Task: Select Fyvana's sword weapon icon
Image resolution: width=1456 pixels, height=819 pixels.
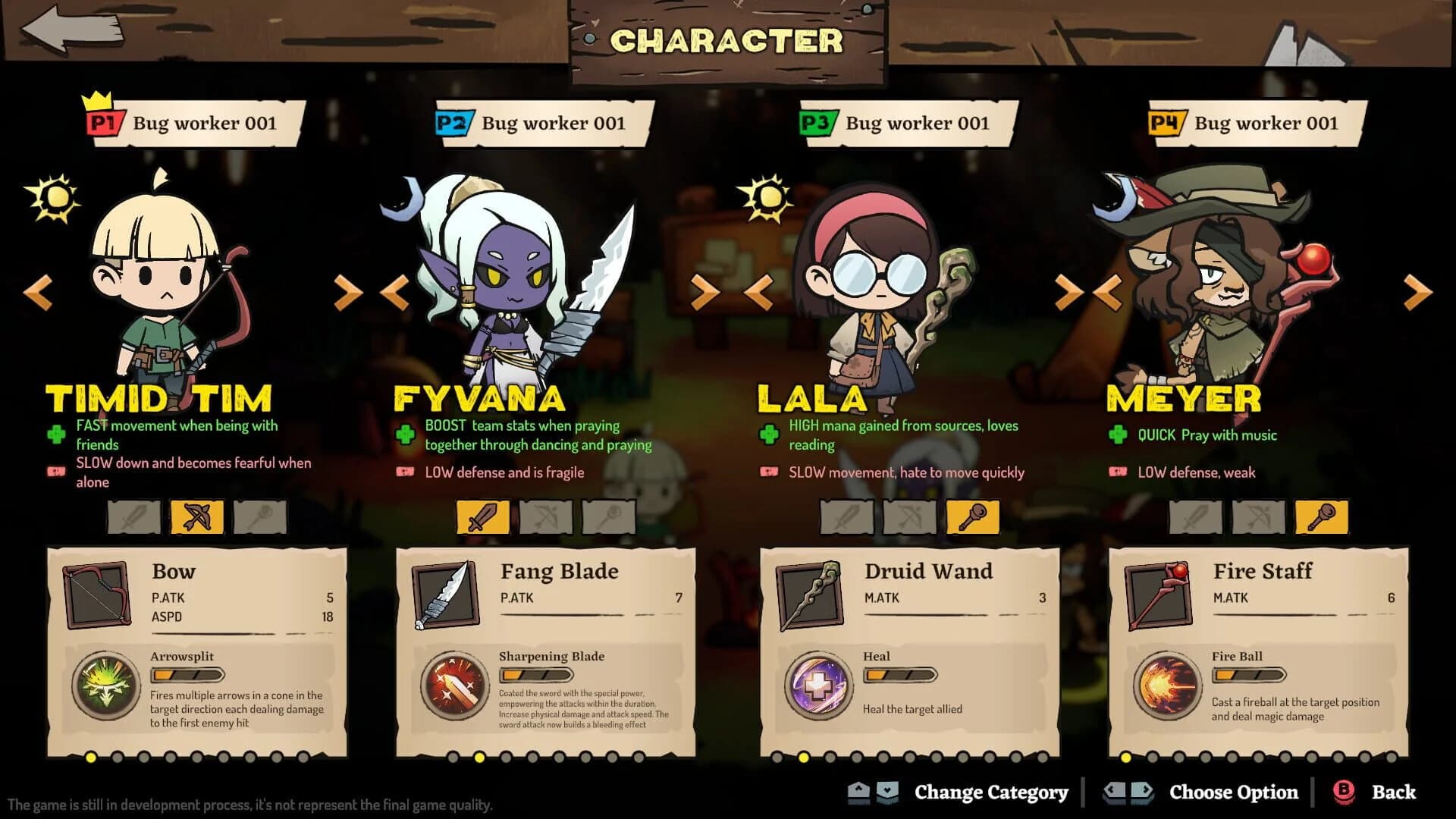Action: pyautogui.click(x=483, y=517)
